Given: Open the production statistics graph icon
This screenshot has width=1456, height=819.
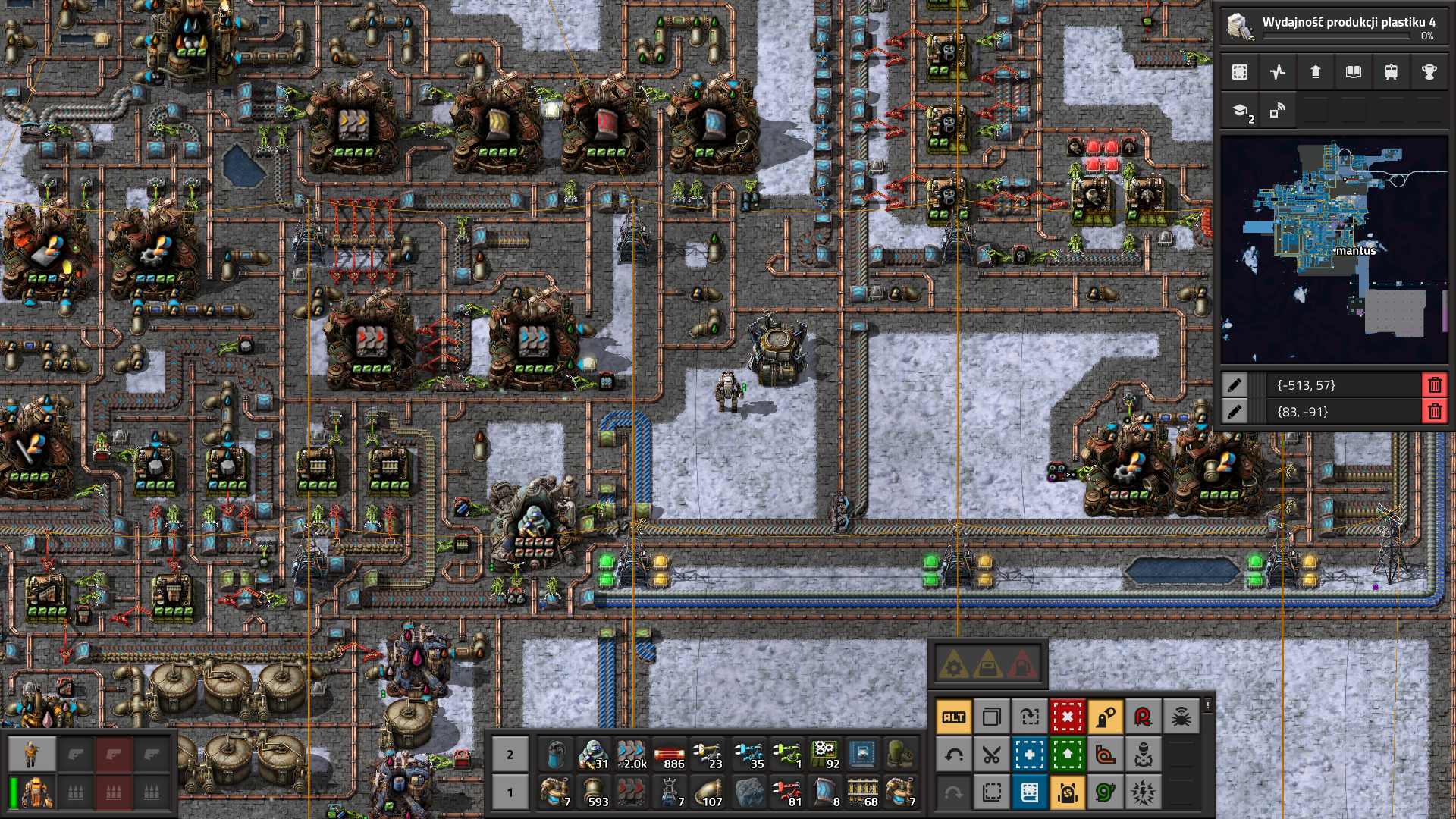Looking at the screenshot, I should [1278, 72].
